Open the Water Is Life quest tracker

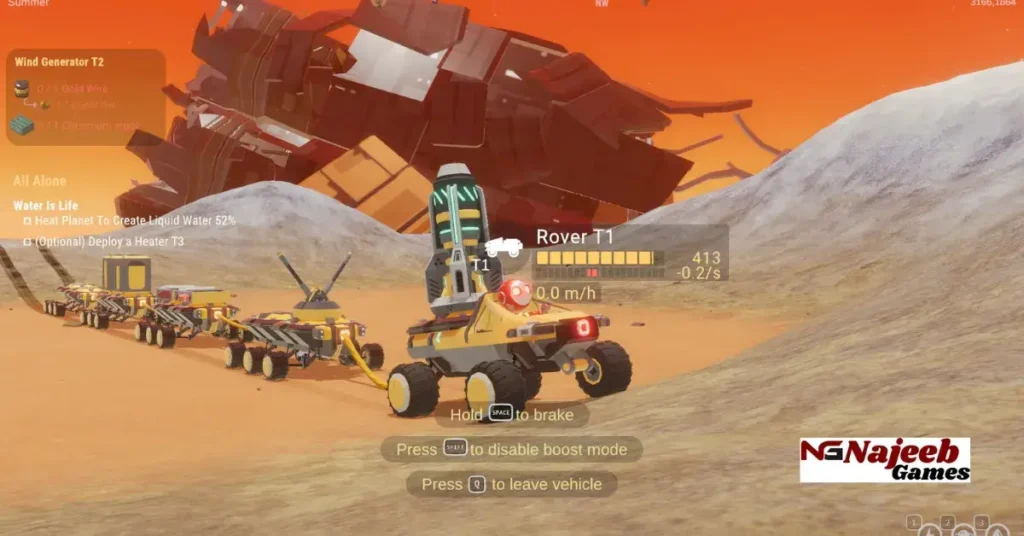46,206
